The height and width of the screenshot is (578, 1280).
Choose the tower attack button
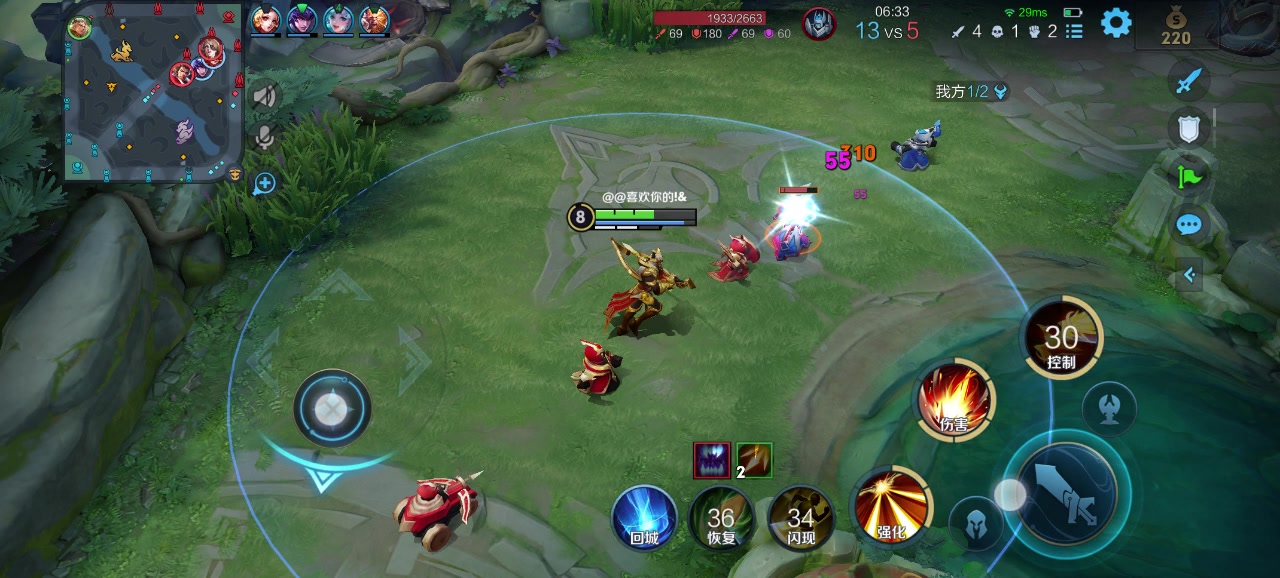[x=1109, y=408]
